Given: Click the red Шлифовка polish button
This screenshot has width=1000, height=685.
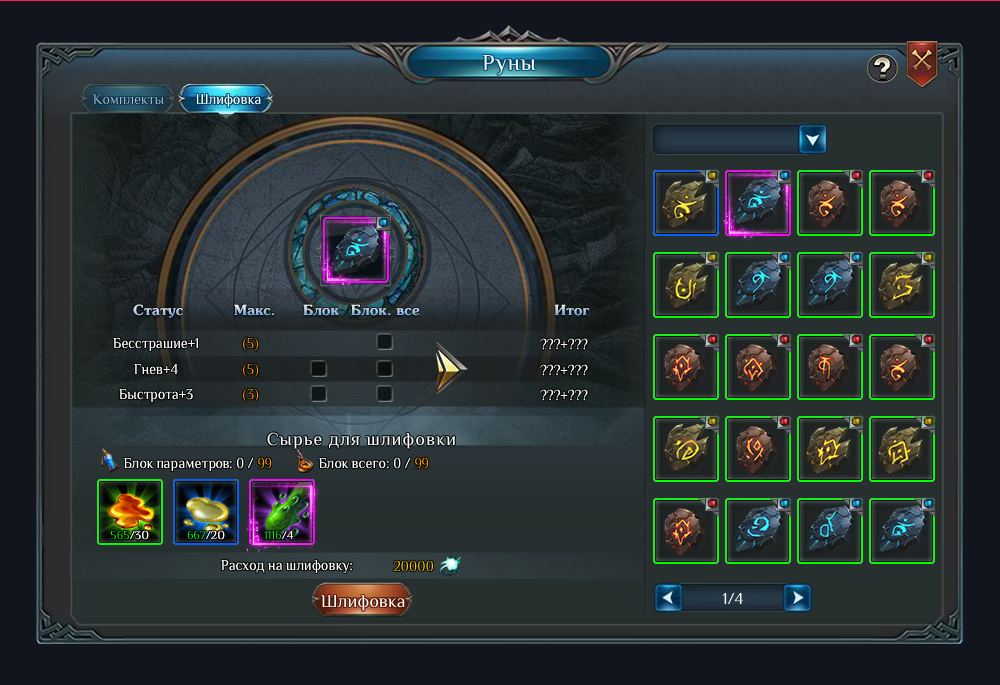Looking at the screenshot, I should pyautogui.click(x=362, y=601).
